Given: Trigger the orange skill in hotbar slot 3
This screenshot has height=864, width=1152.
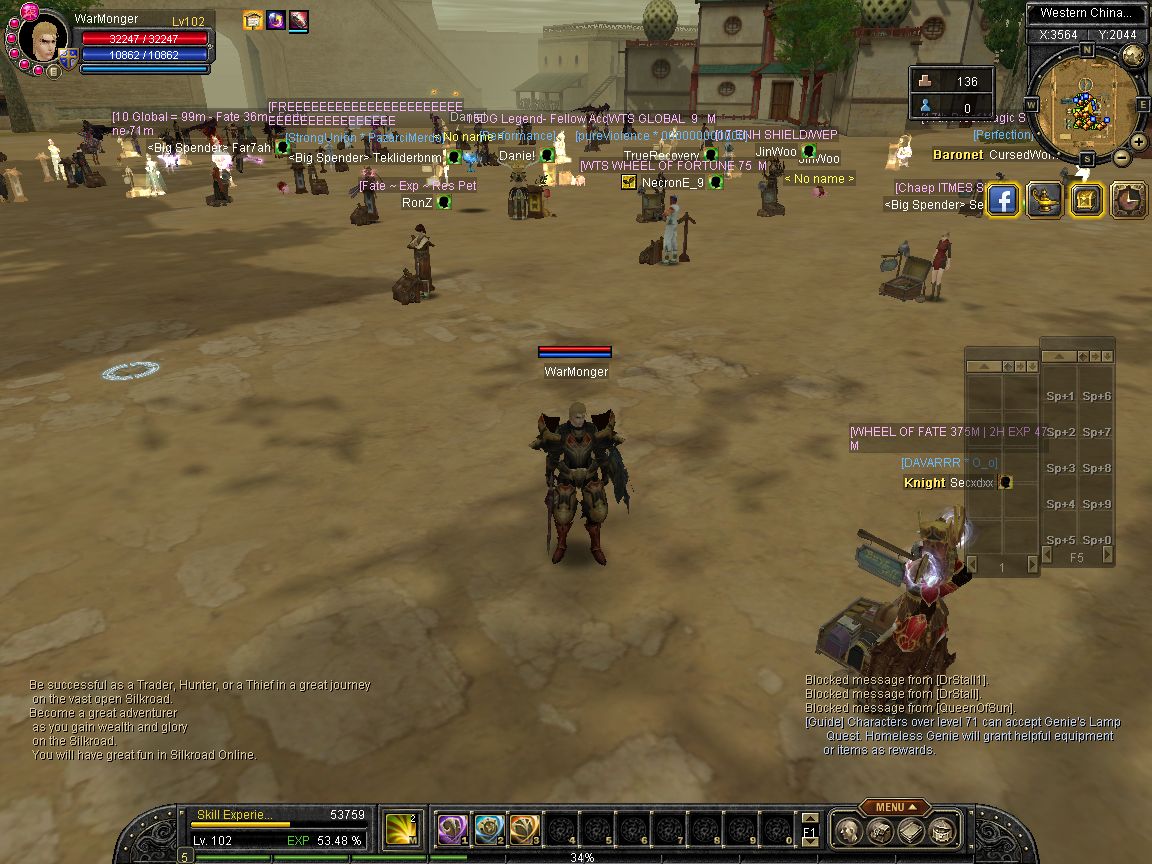Looking at the screenshot, I should pos(524,828).
